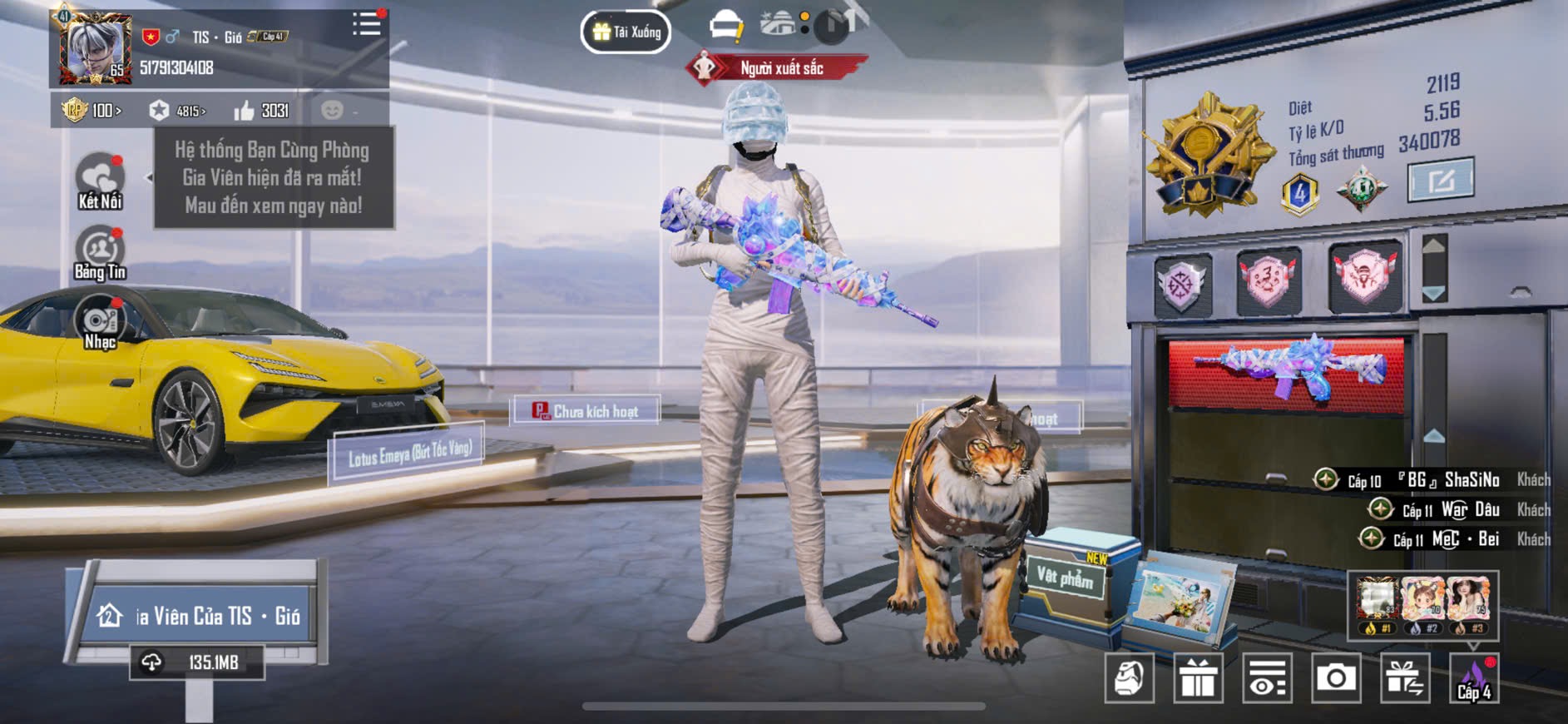Open the list menu beside the player name
The width and height of the screenshot is (1568, 724).
tap(366, 24)
